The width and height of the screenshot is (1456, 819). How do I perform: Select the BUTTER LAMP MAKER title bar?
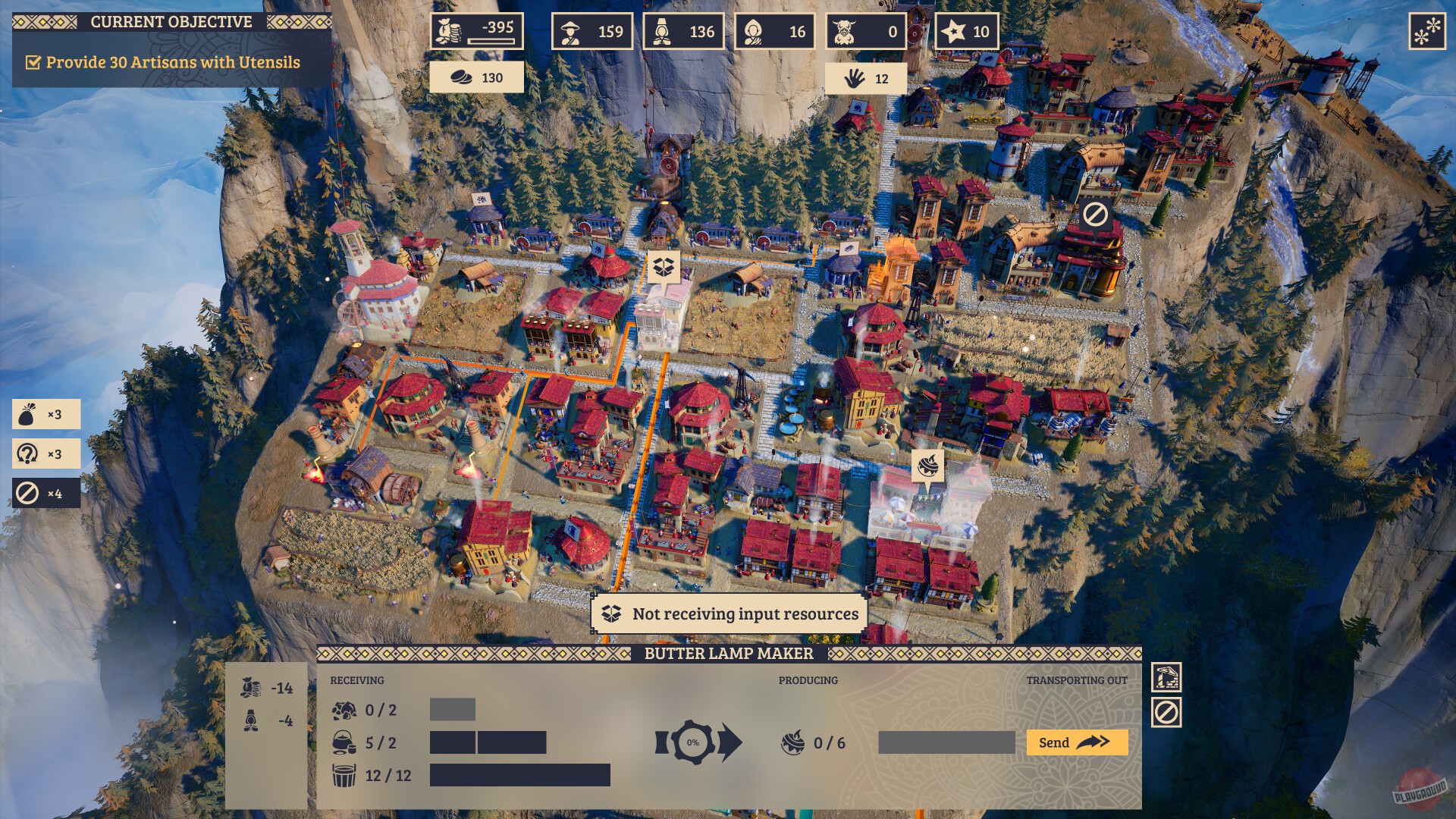point(728,652)
